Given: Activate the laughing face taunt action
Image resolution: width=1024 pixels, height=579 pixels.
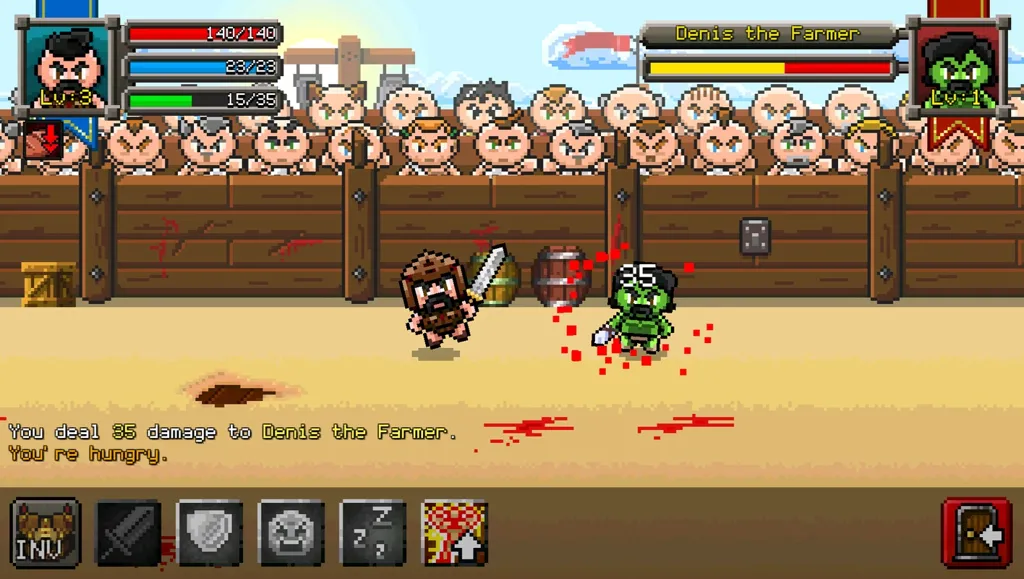Looking at the screenshot, I should click(291, 533).
